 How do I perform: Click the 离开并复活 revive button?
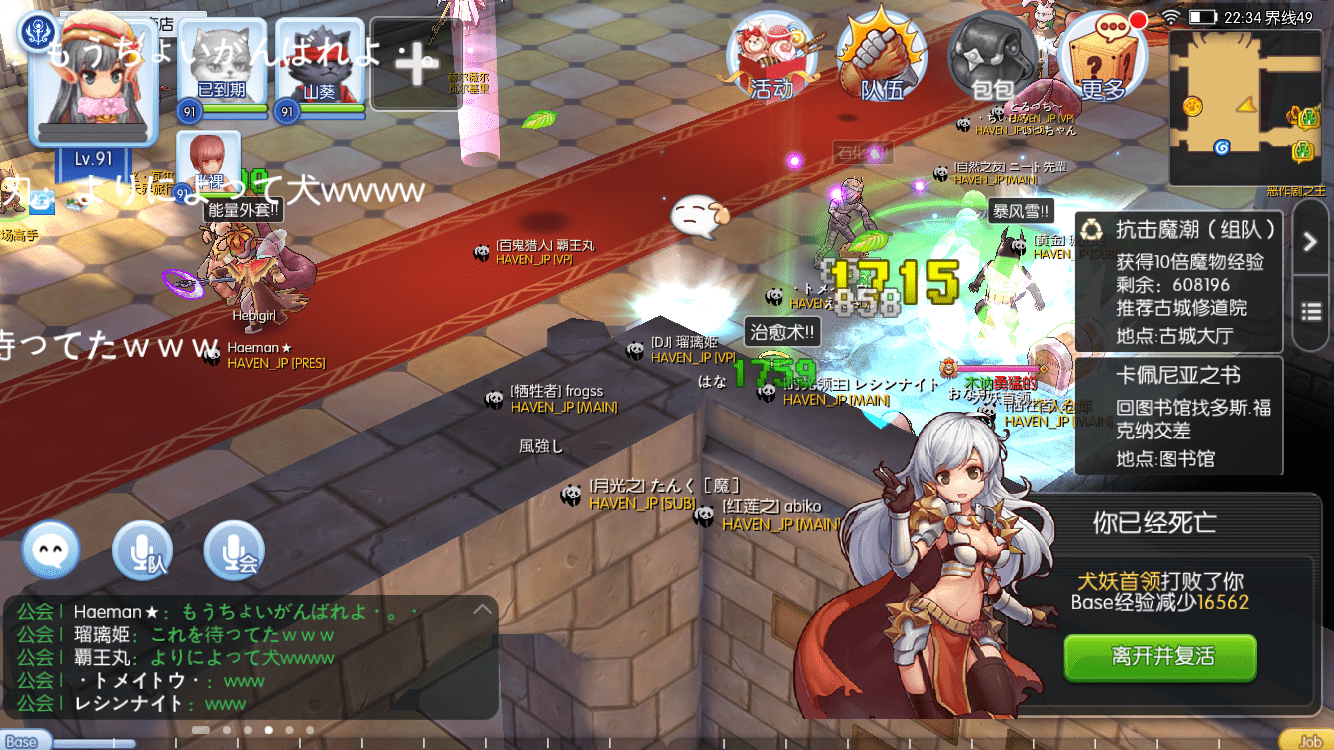click(1160, 657)
